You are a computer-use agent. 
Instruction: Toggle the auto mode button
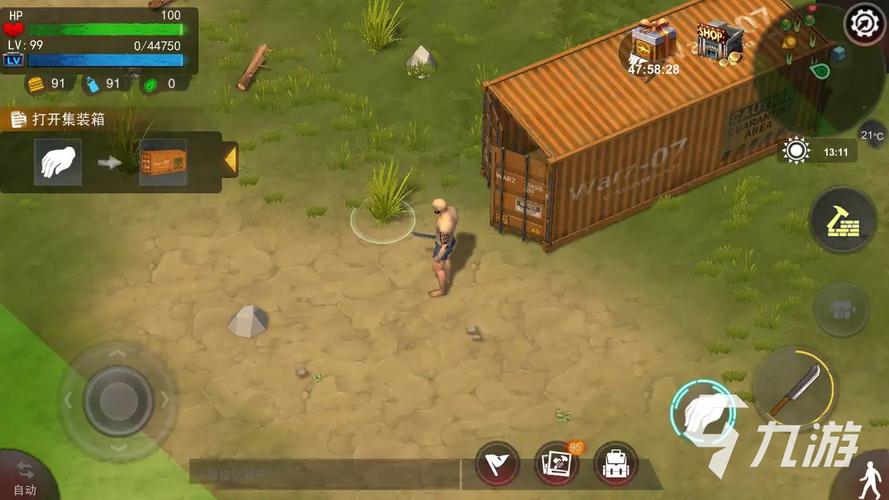coord(24,479)
